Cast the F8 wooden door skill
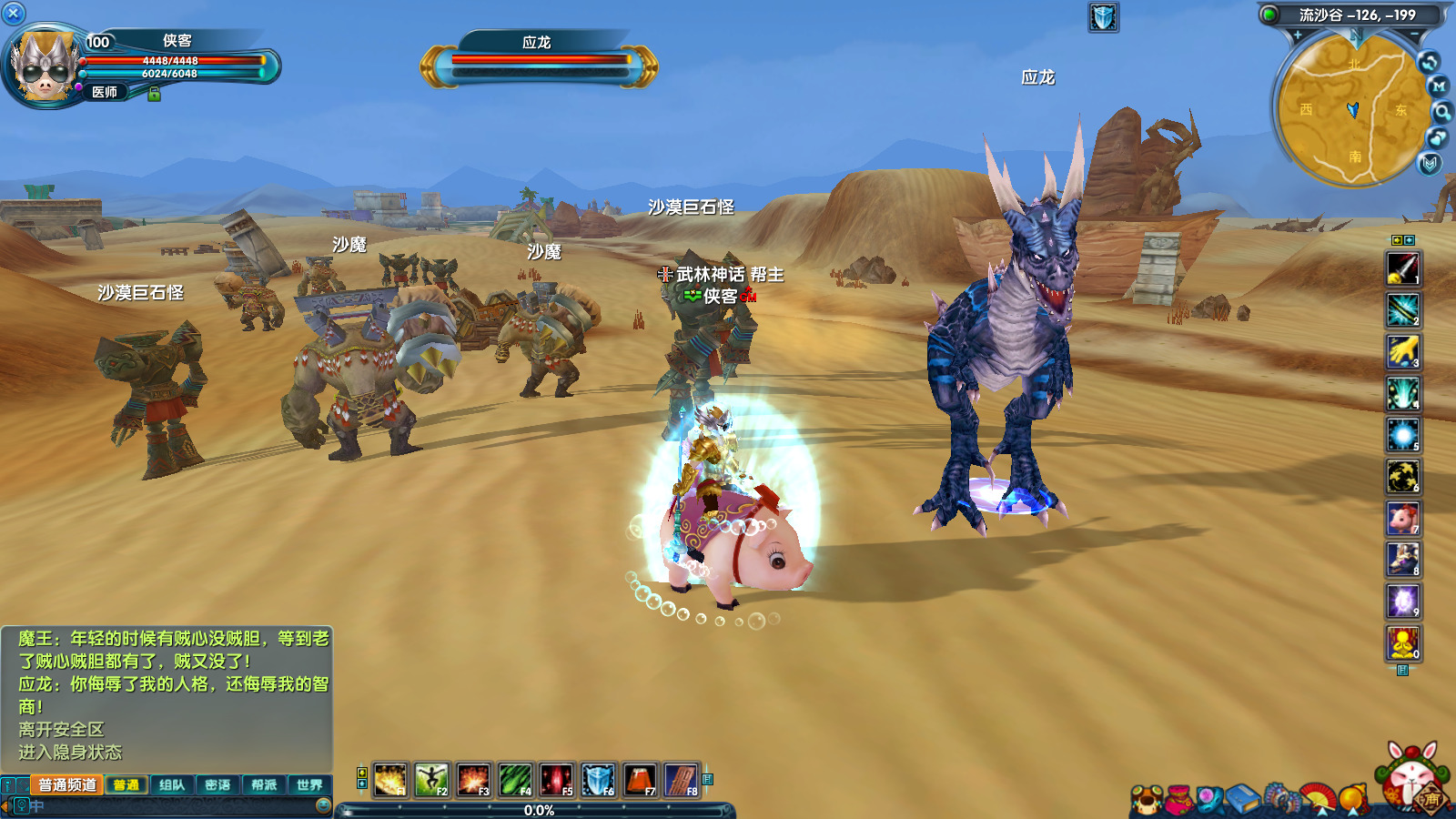 pos(682,780)
